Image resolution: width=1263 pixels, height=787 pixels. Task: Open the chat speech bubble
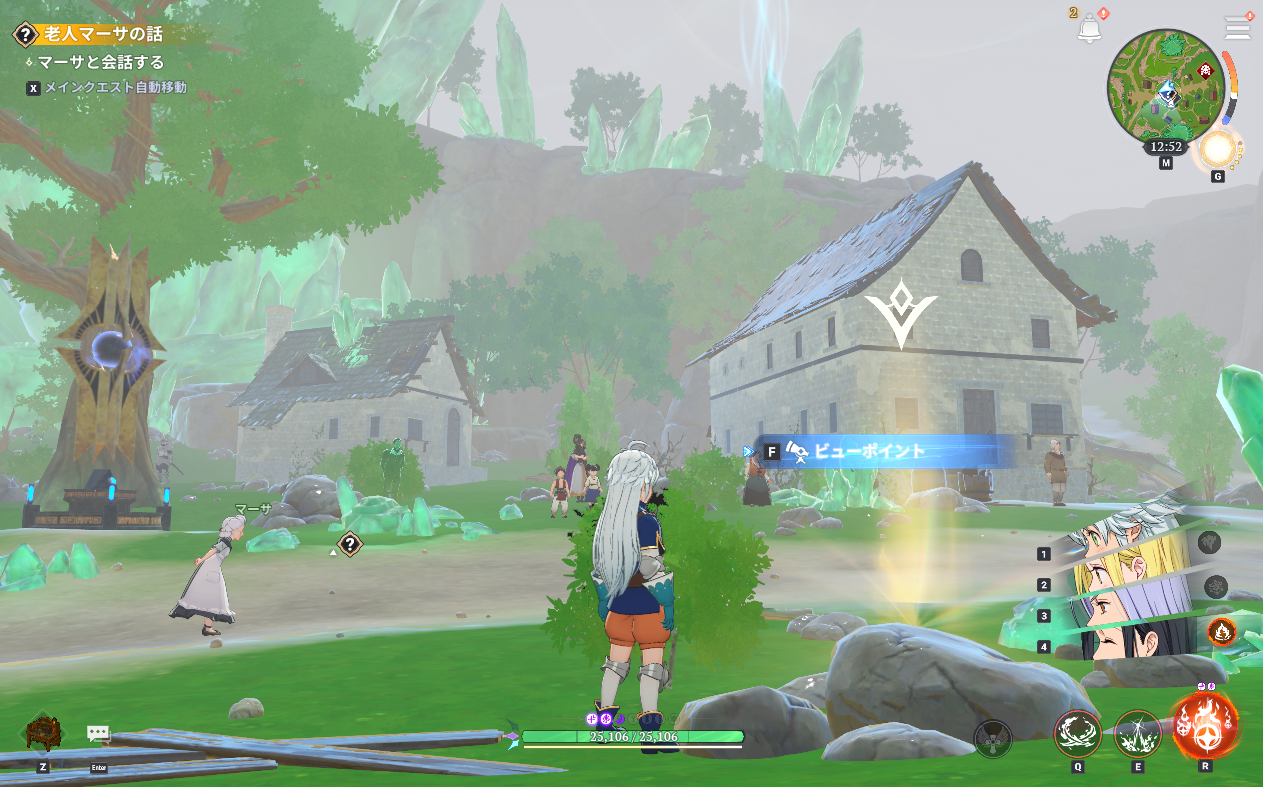point(98,734)
